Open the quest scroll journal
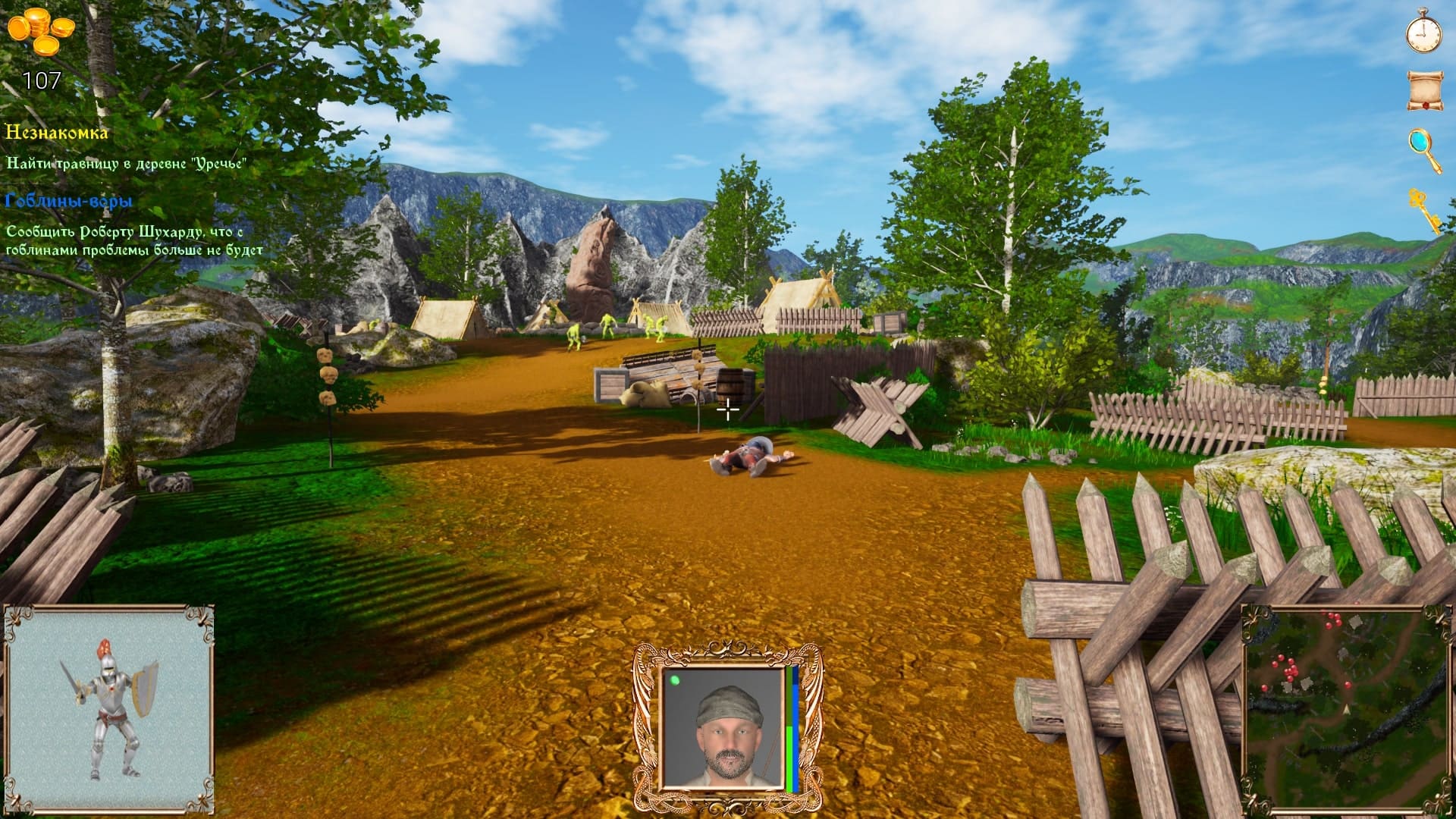 tap(1423, 90)
